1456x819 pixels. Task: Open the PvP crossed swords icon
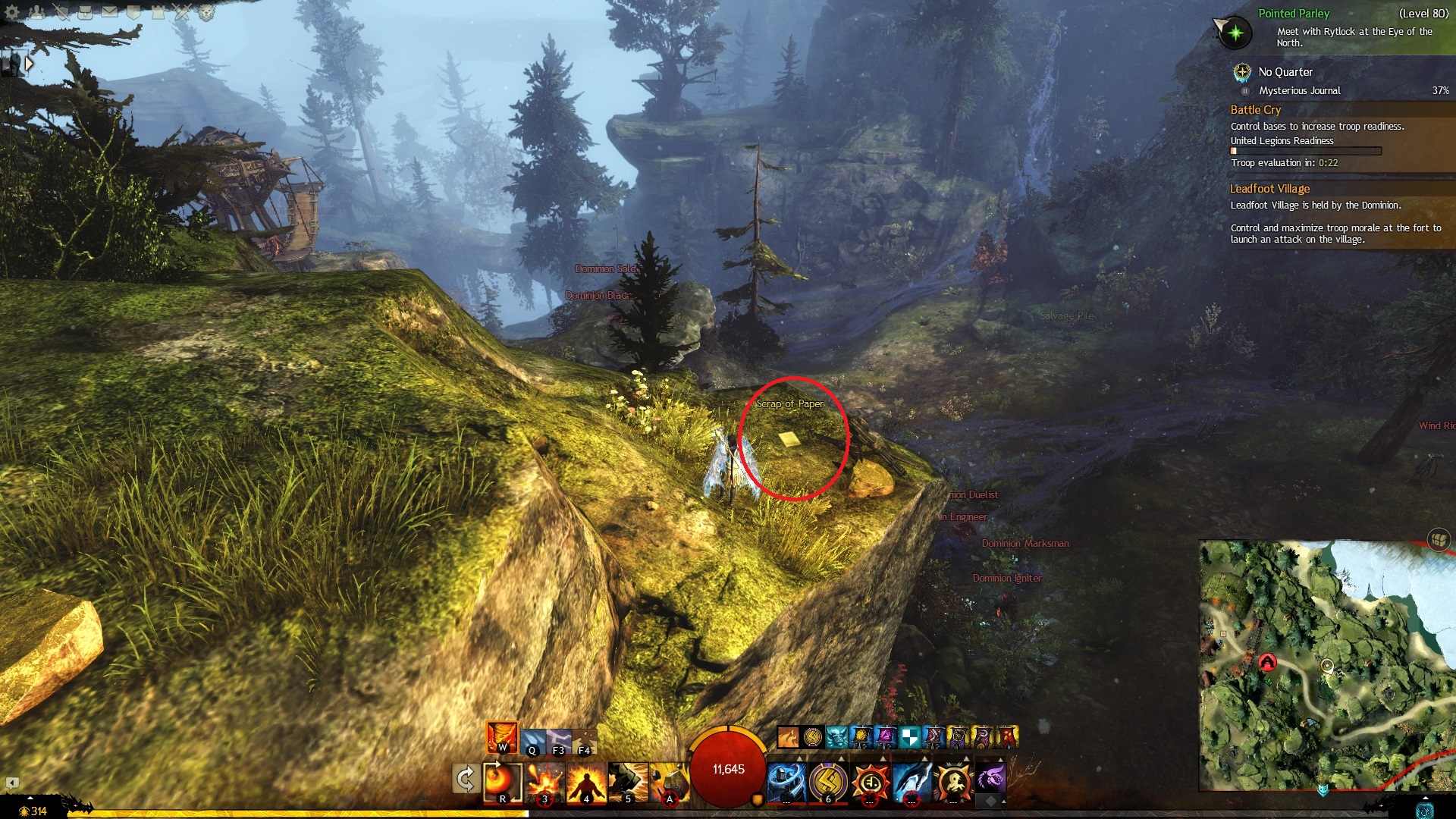182,11
